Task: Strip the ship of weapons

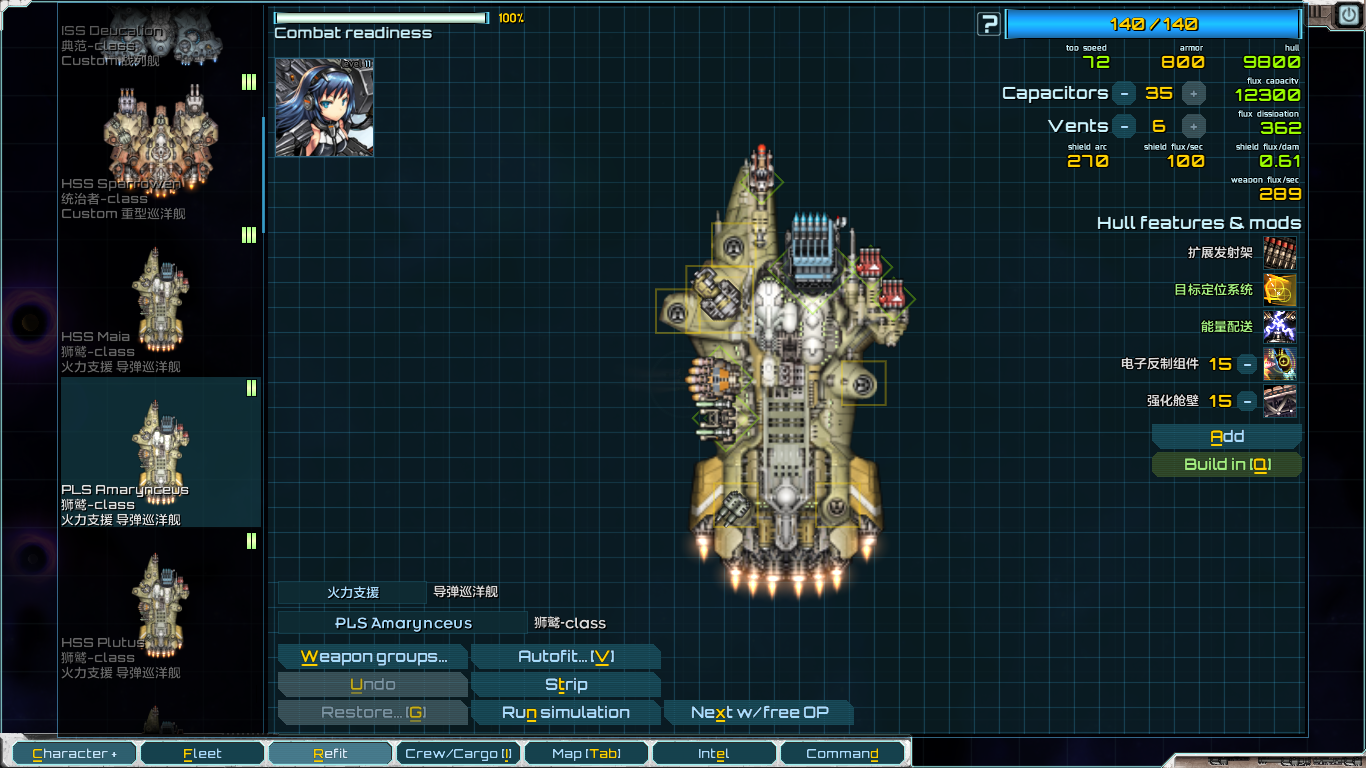Action: [566, 684]
